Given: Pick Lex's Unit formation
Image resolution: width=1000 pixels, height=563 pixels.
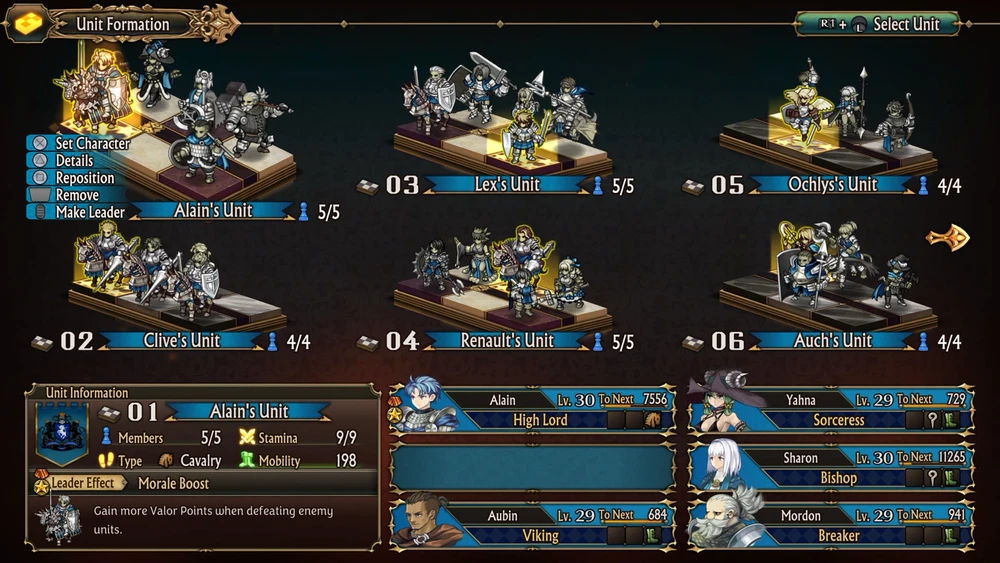Looking at the screenshot, I should pos(507,185).
